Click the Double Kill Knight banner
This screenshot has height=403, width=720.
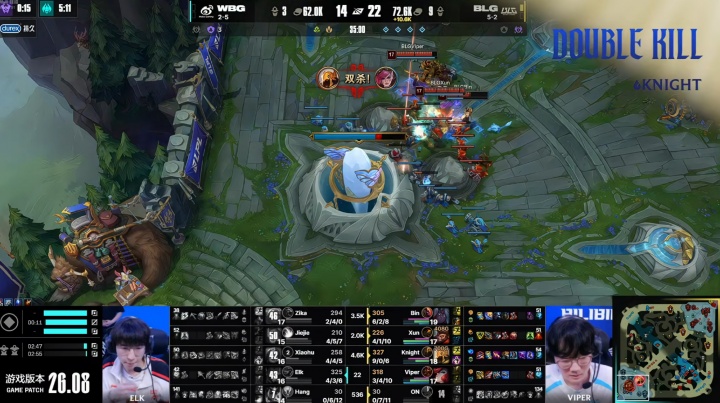click(626, 55)
